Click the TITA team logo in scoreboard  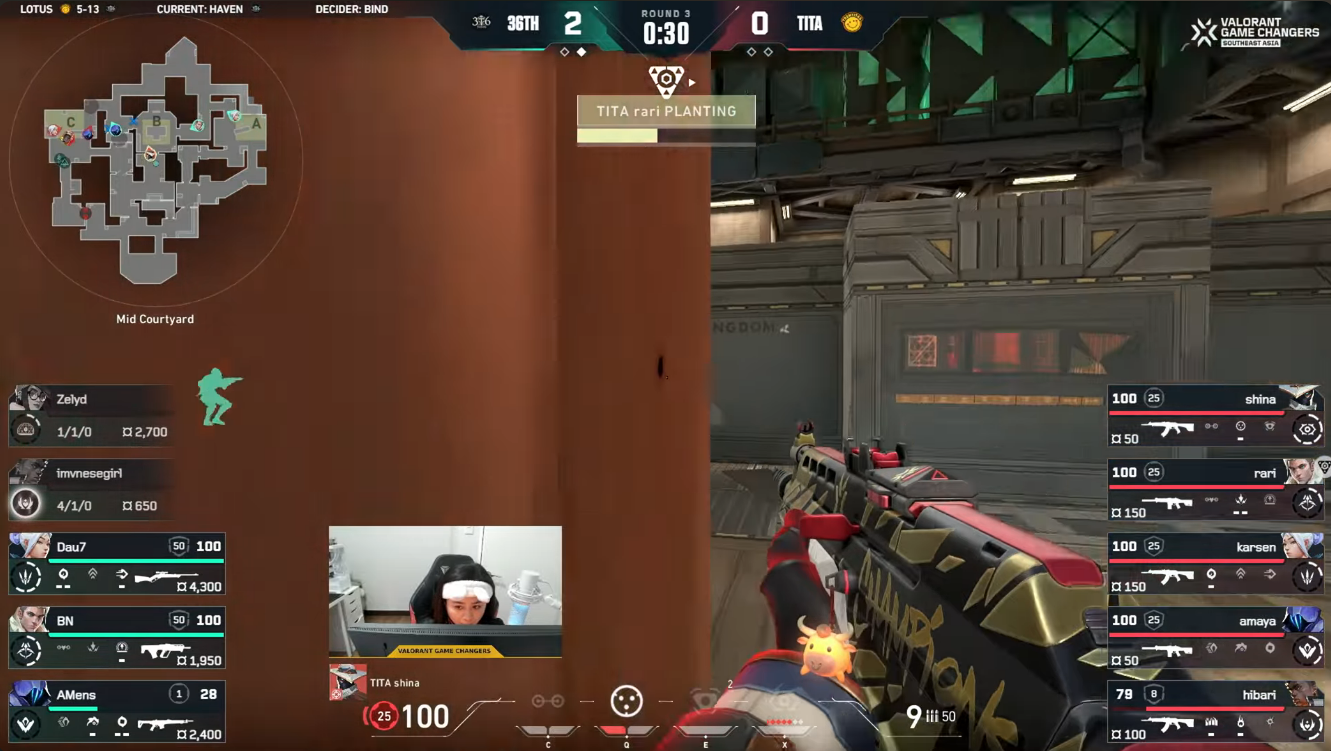click(852, 23)
